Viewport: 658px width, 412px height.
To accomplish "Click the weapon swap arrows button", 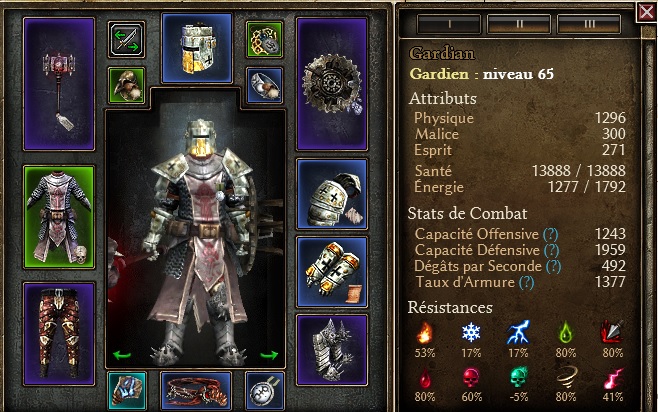I will click(x=127, y=41).
